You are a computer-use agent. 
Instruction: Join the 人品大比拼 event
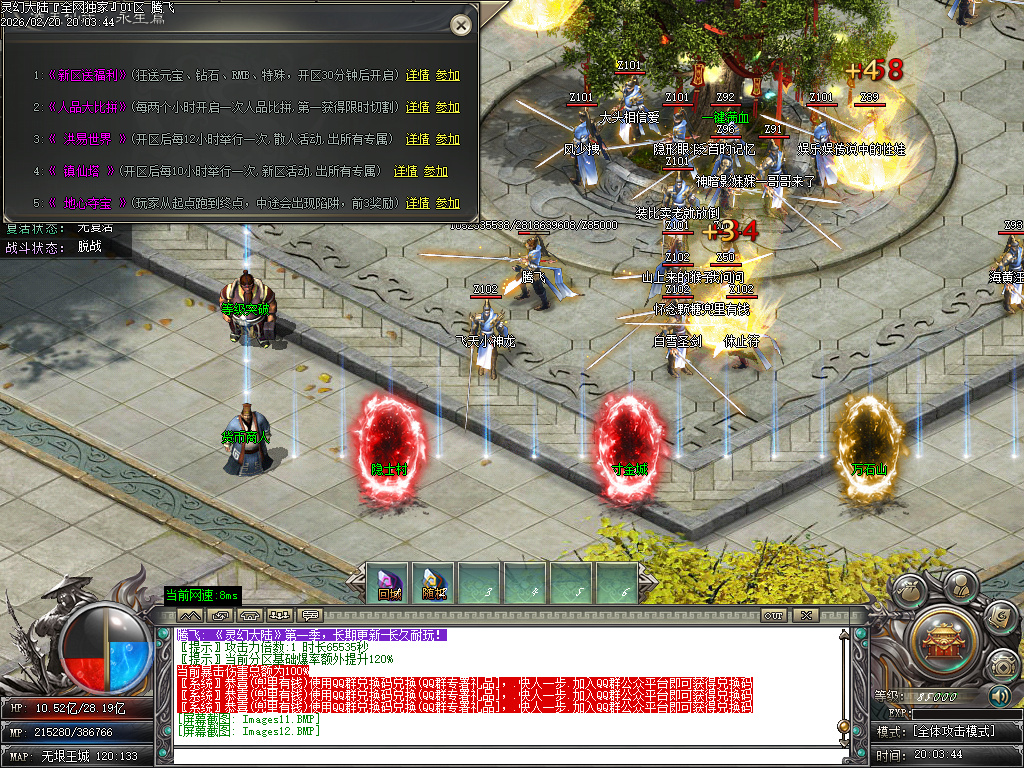[448, 107]
